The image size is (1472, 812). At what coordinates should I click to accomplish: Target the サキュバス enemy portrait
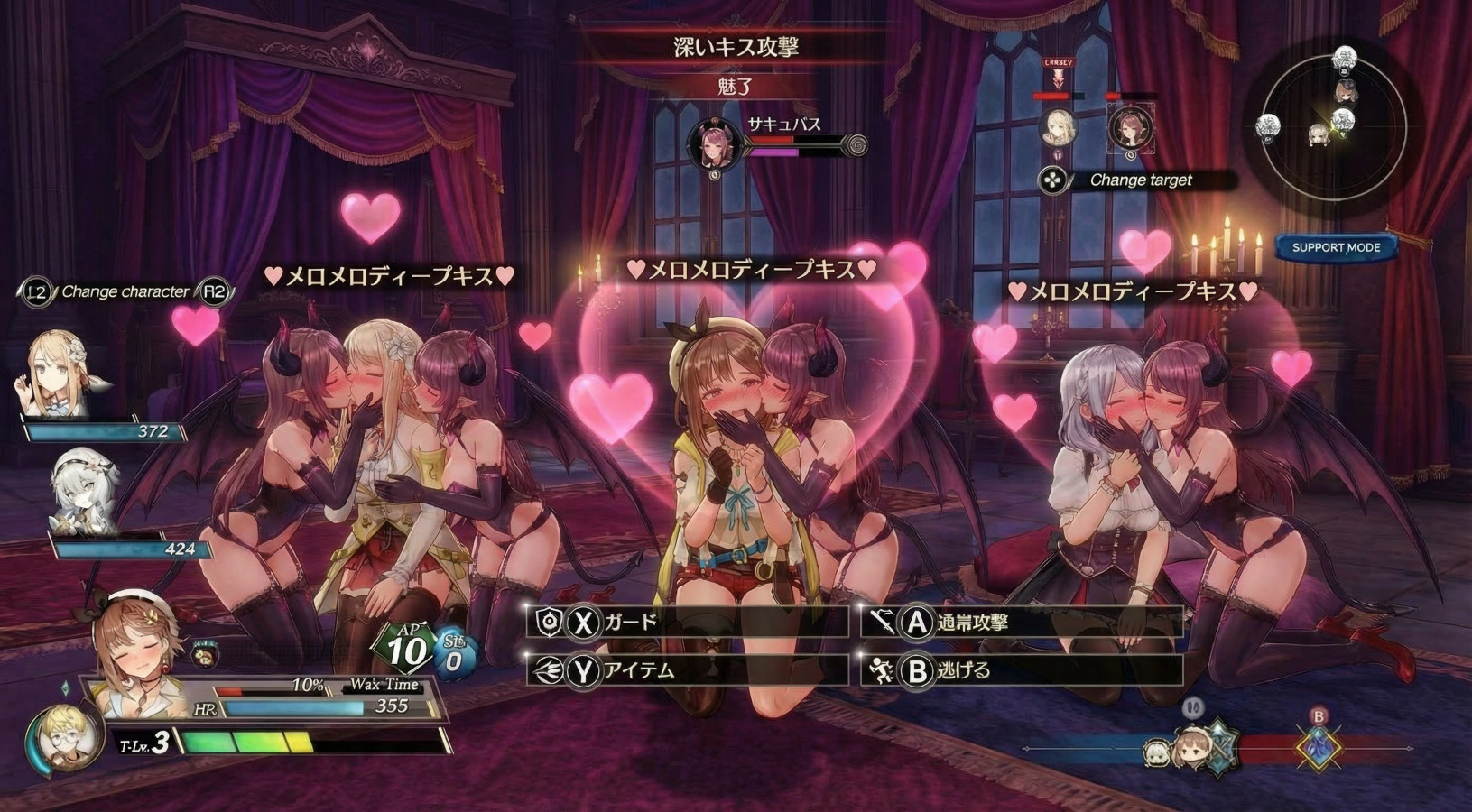(x=714, y=145)
